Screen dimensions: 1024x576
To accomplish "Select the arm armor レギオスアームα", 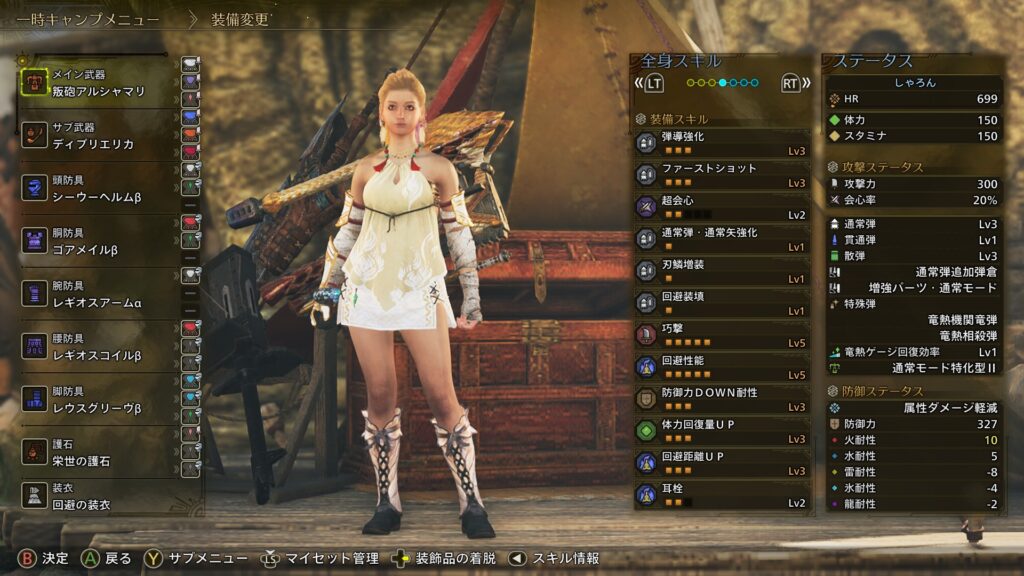I will [98, 293].
